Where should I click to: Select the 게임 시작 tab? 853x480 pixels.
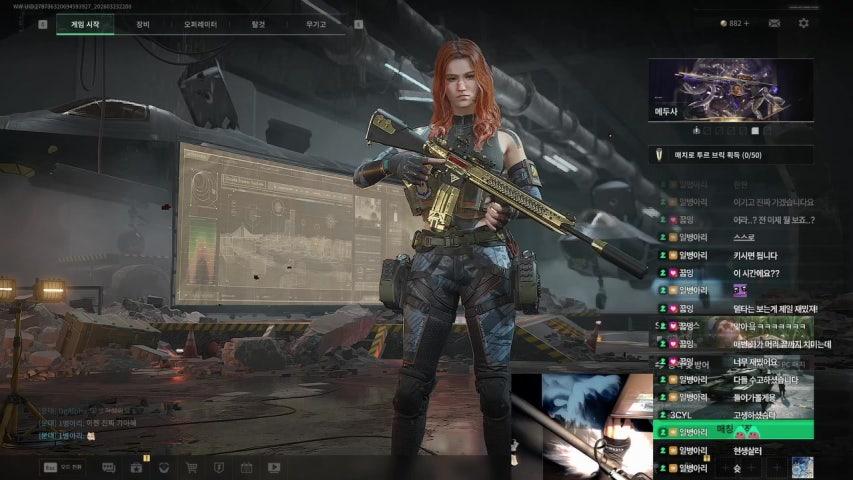[85, 25]
